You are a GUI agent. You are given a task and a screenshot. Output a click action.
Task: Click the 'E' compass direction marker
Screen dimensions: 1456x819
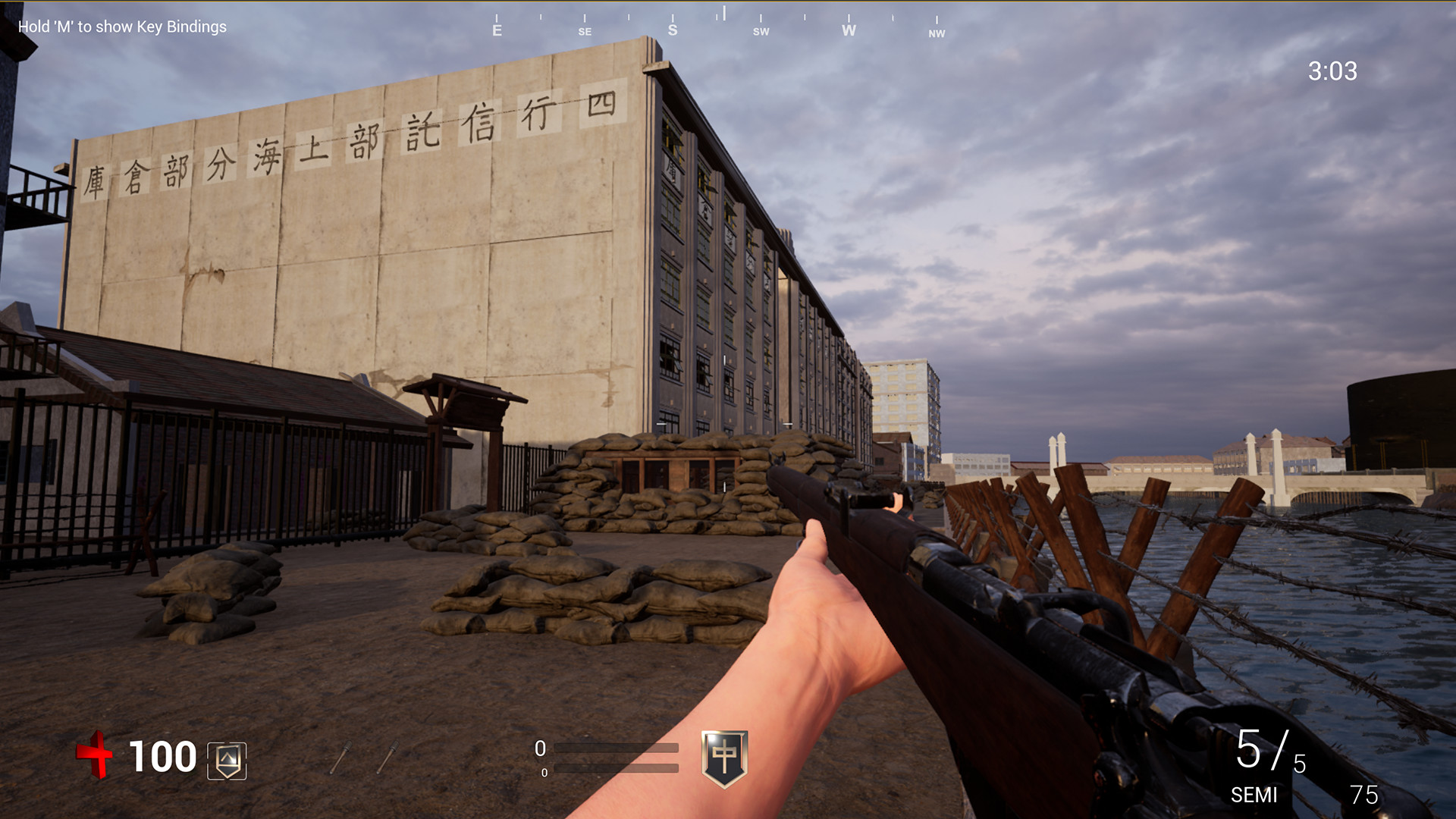click(497, 30)
